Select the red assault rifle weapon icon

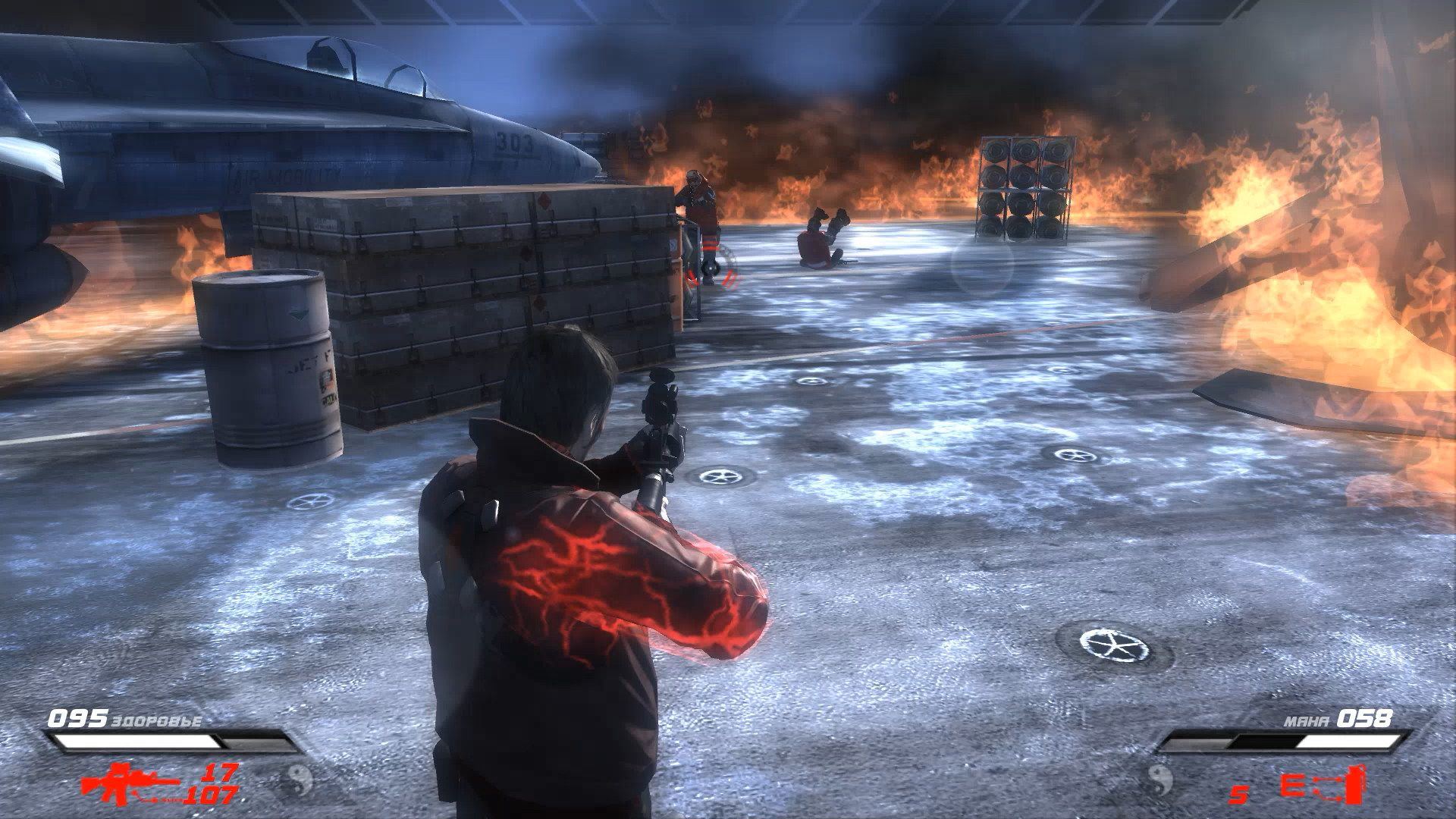[129, 783]
